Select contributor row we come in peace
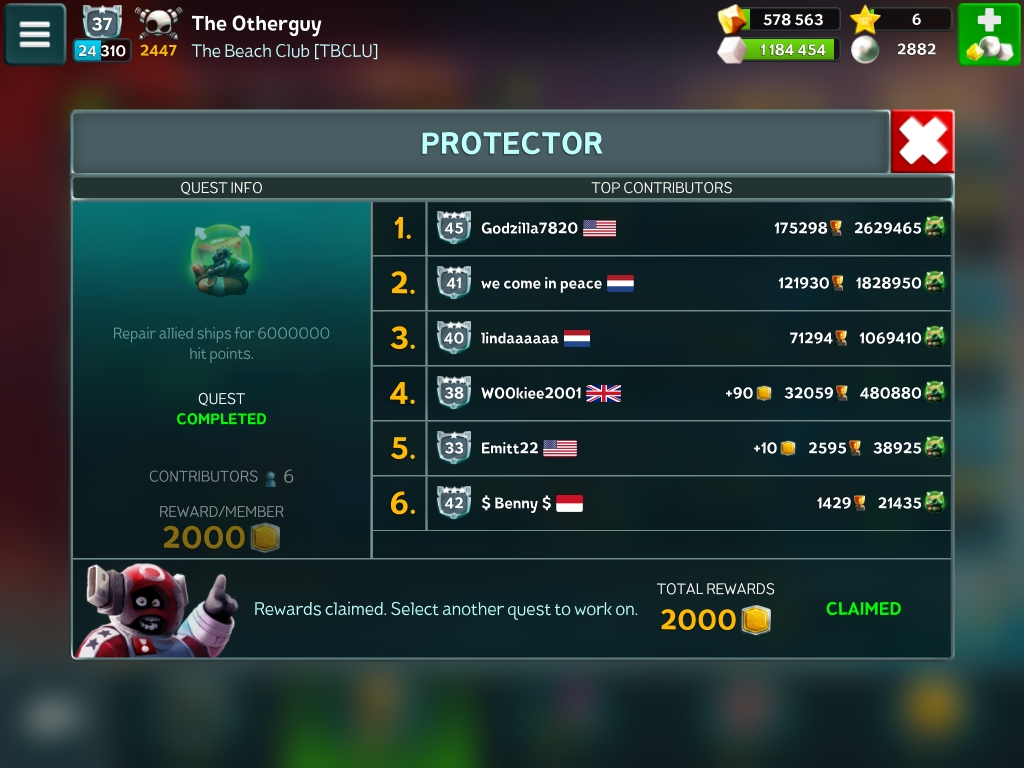 pyautogui.click(x=661, y=283)
